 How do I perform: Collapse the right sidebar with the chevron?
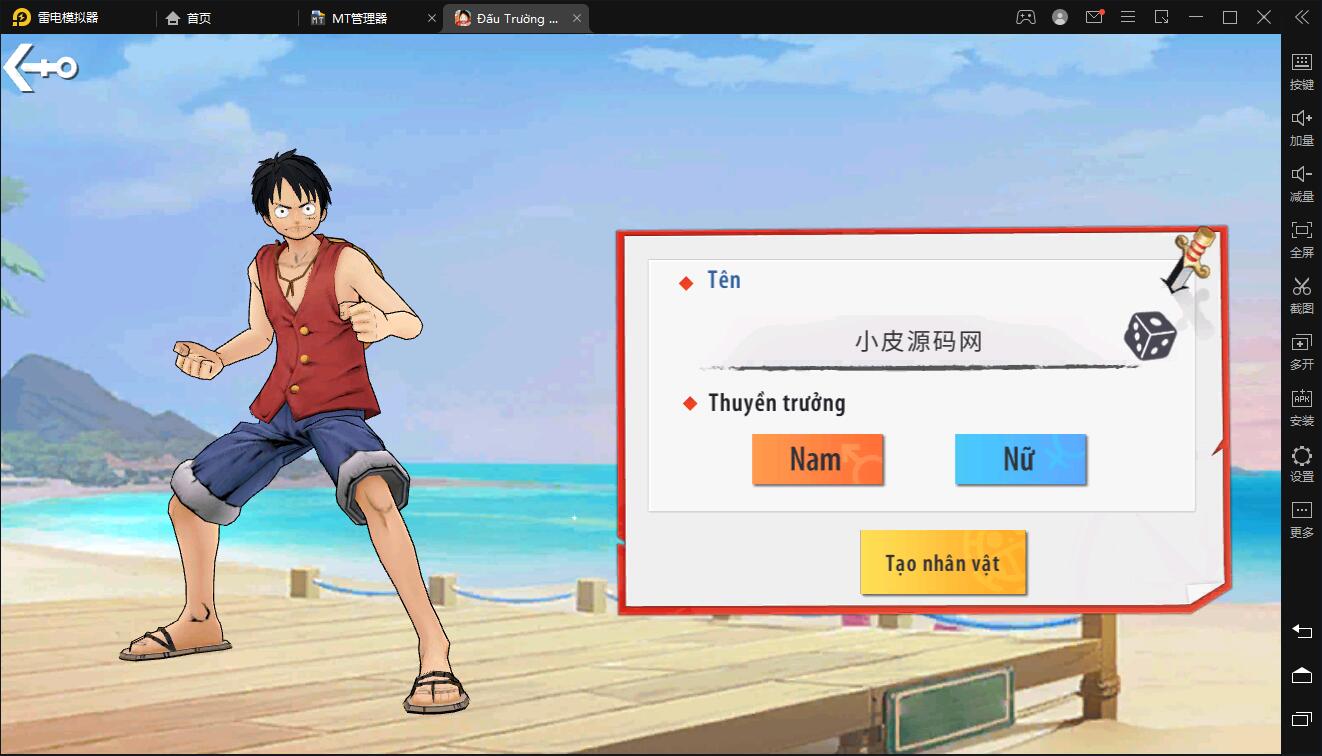[x=1301, y=17]
